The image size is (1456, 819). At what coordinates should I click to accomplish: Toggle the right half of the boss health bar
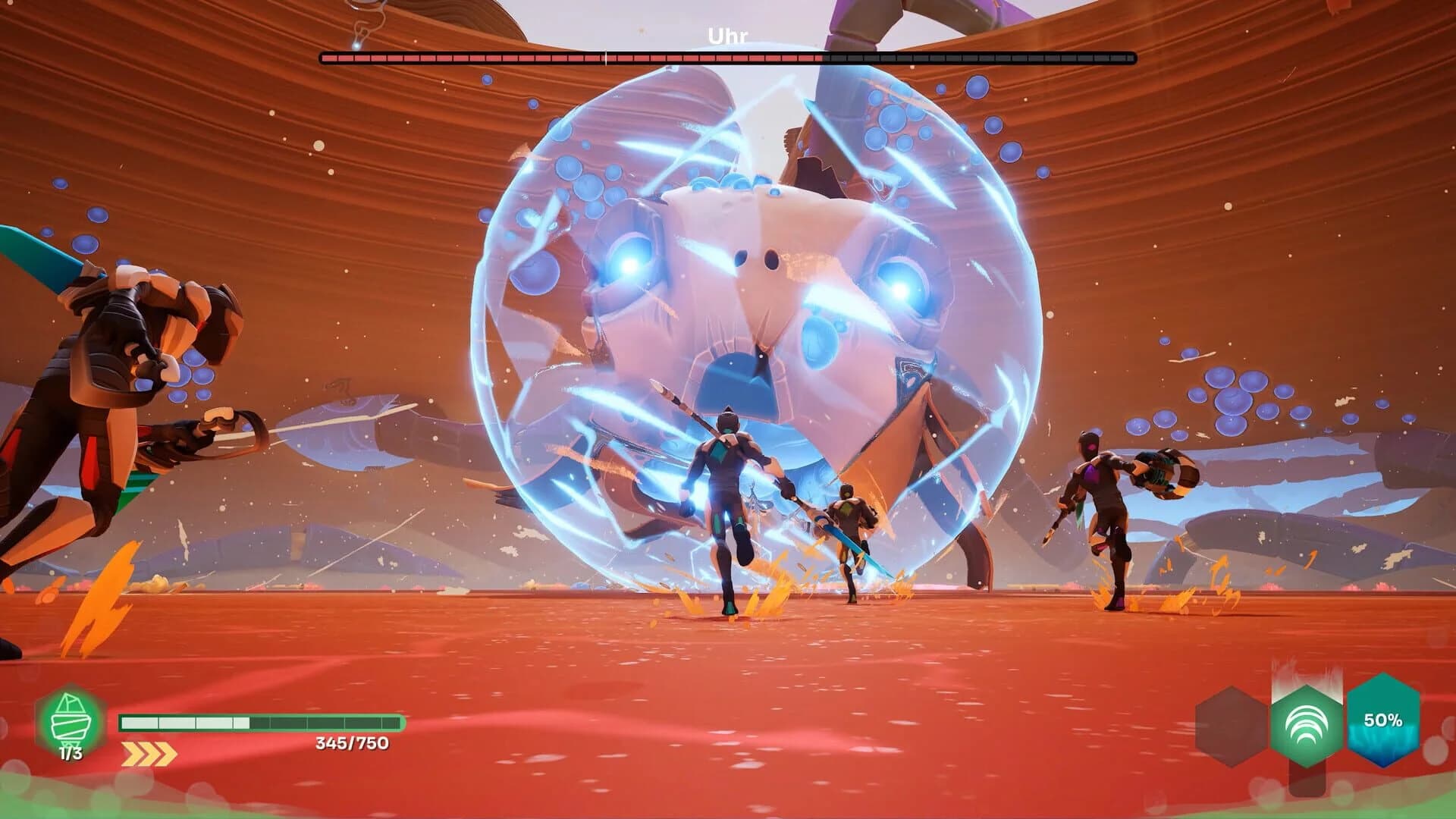pos(872,55)
